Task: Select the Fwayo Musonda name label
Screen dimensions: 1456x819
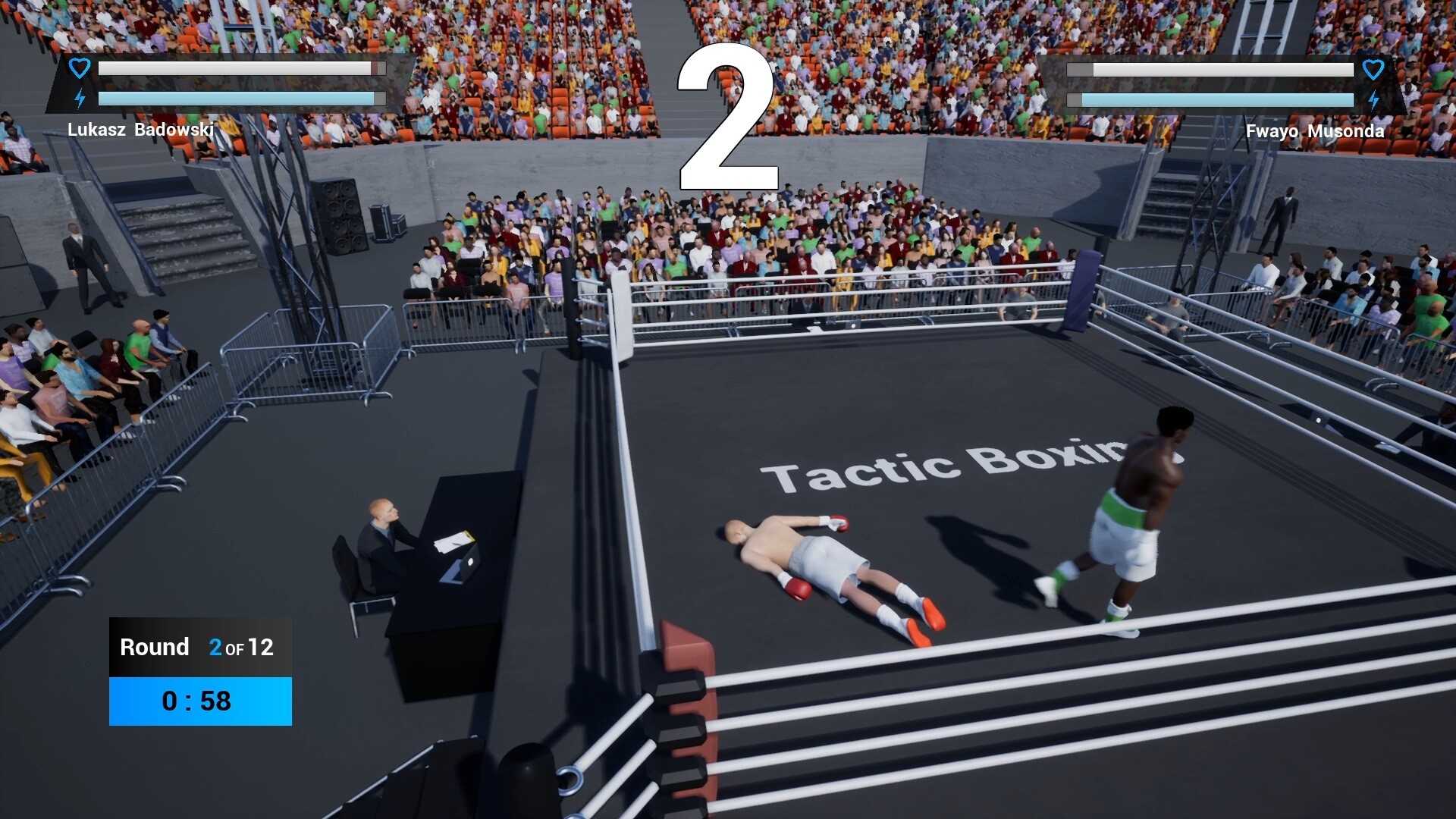Action: (1316, 130)
